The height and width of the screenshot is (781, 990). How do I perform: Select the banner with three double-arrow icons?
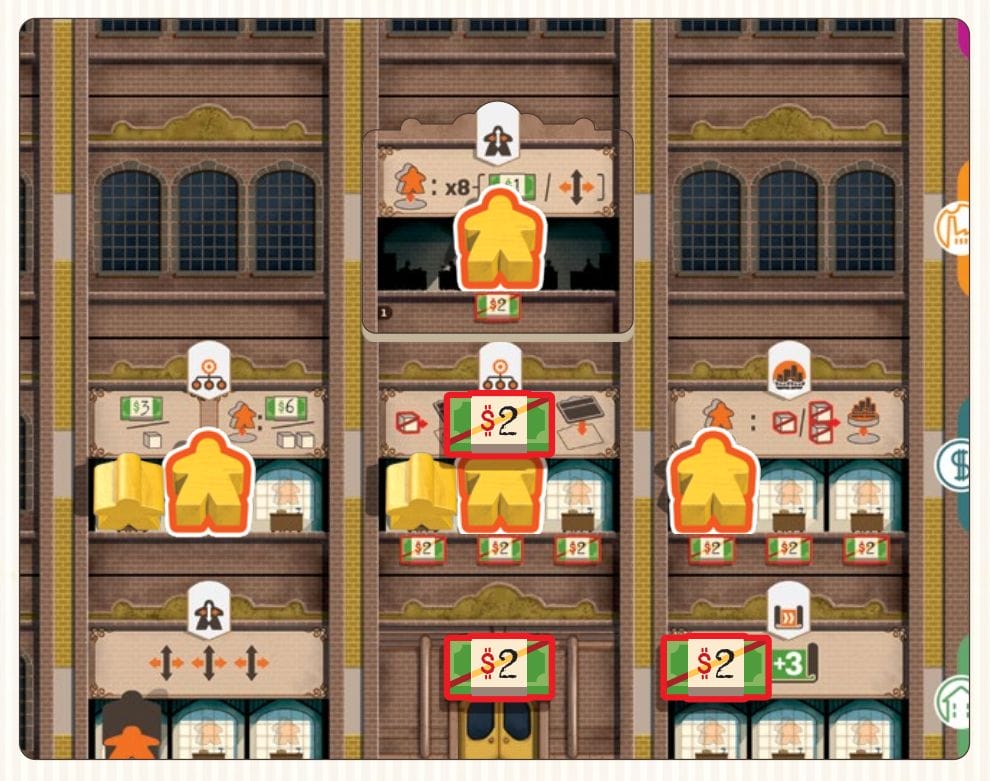(208, 661)
